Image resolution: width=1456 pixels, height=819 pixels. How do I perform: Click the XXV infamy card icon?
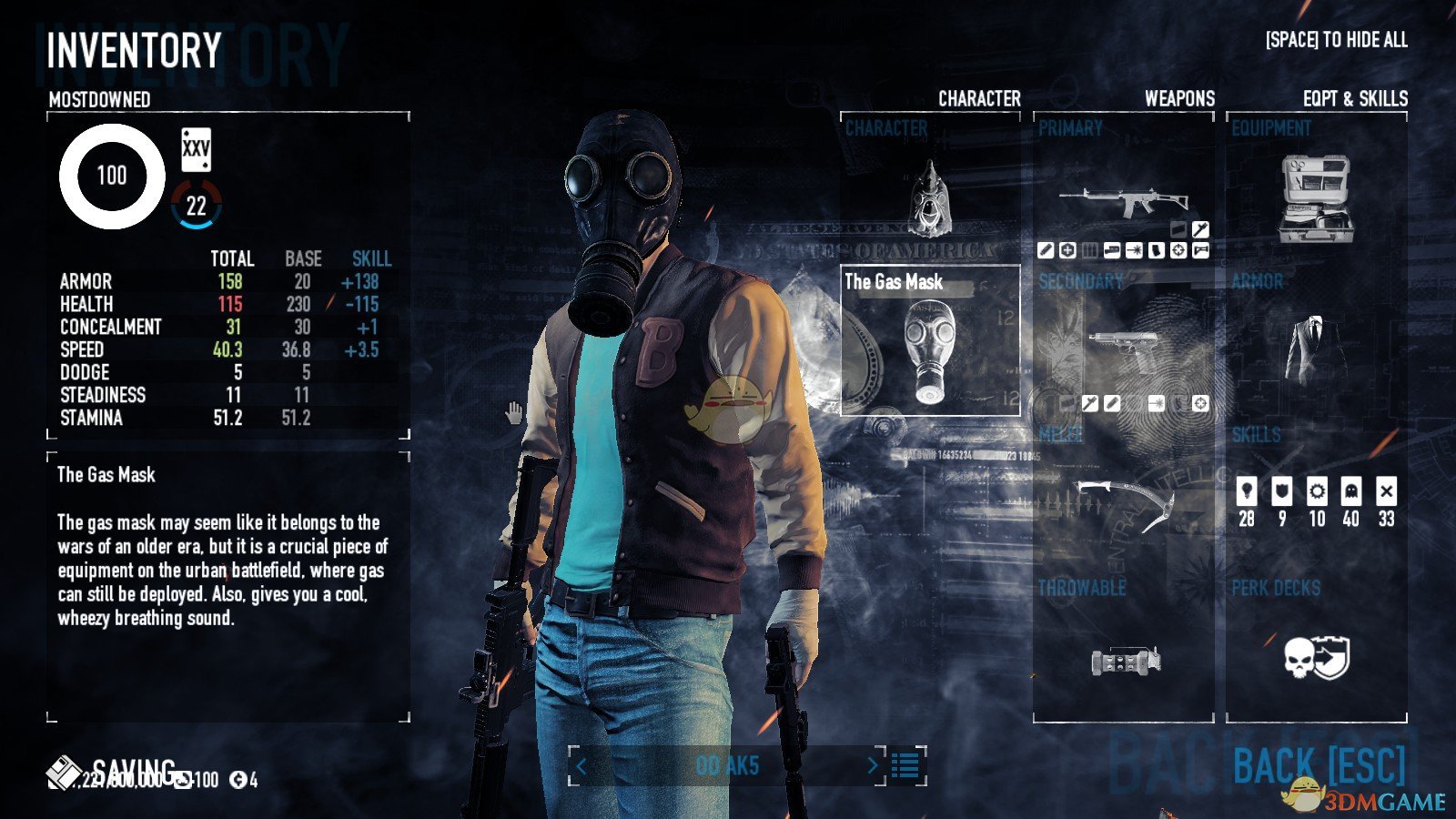pyautogui.click(x=196, y=149)
